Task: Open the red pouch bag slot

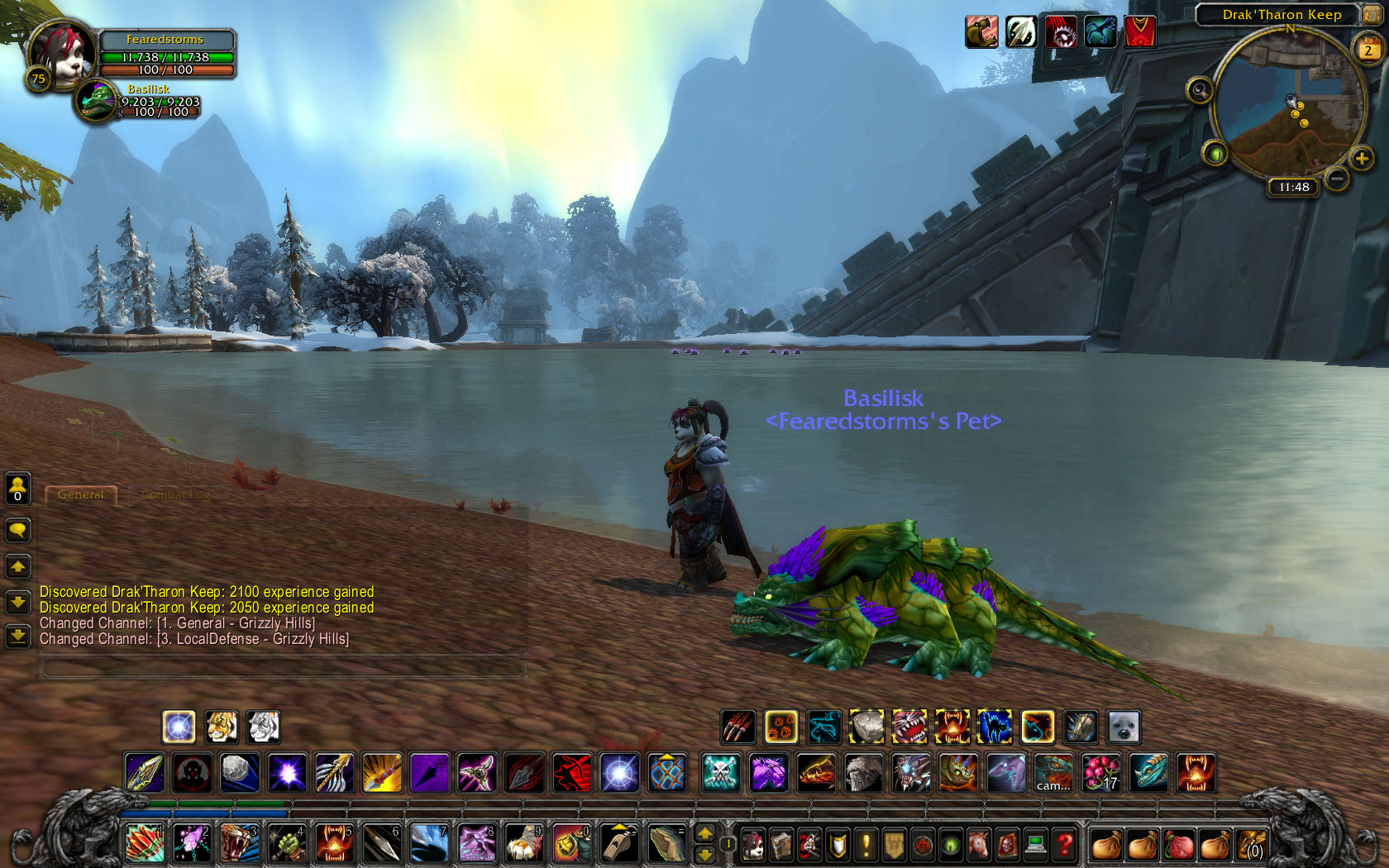Action: coord(1180,845)
